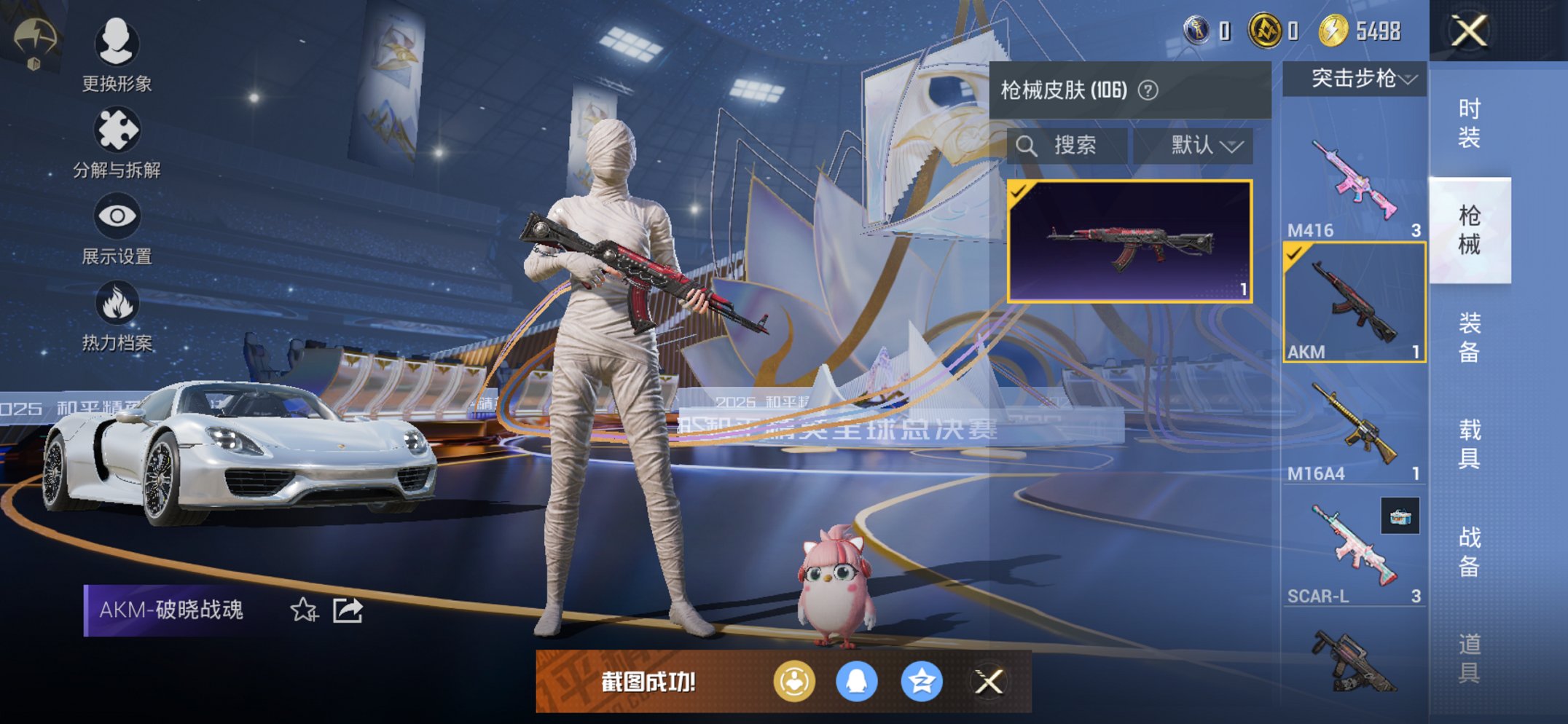Choose the AKM weapon entry

[x=1354, y=303]
